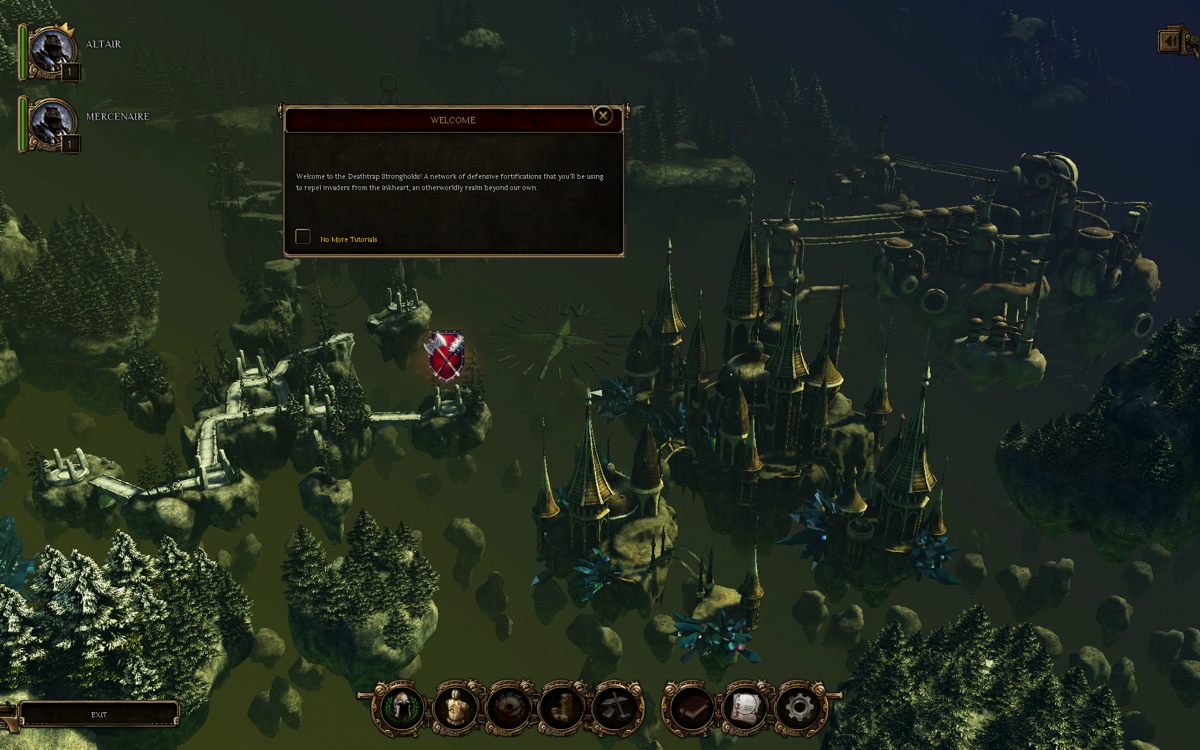
Task: Close the Welcome tutorial window
Action: pos(603,116)
